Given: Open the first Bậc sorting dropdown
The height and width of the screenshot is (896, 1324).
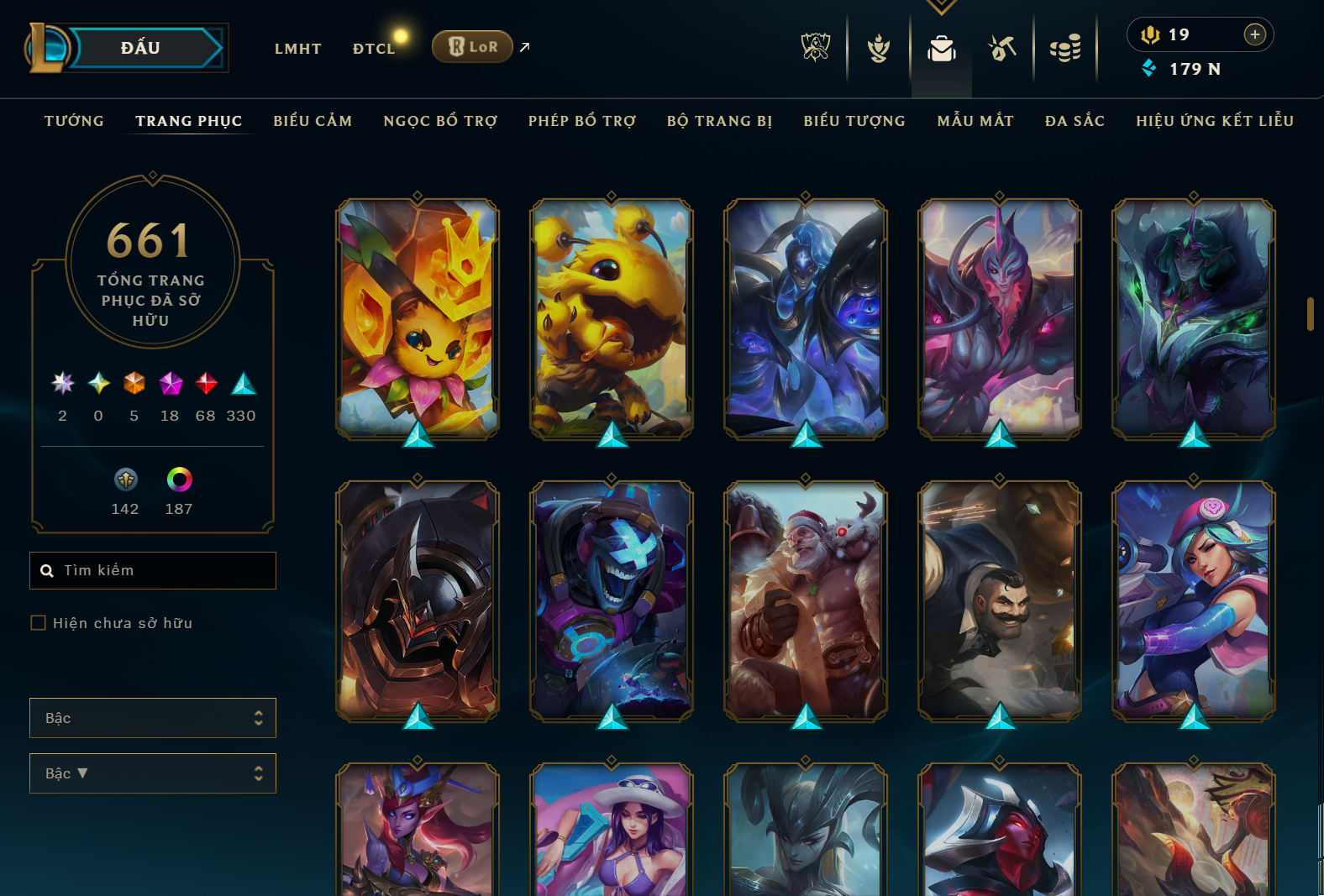Looking at the screenshot, I should click(152, 718).
